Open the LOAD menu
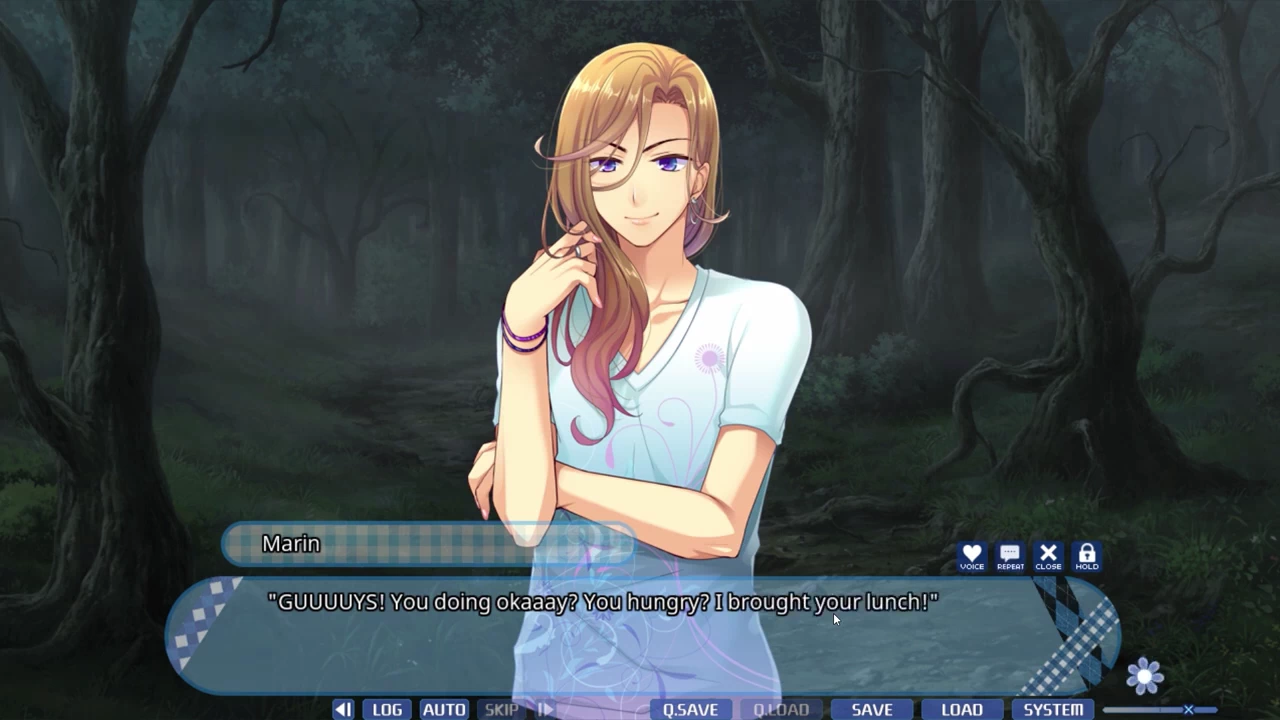1280x720 pixels. pos(962,710)
